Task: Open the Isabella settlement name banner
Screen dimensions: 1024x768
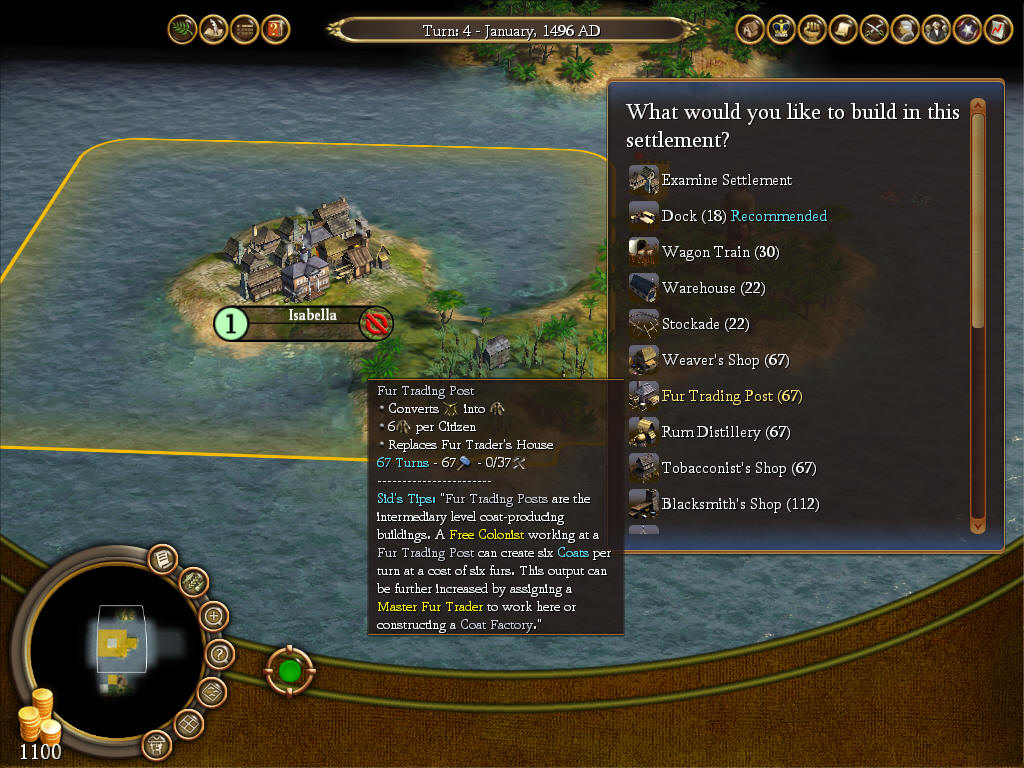Action: point(312,316)
